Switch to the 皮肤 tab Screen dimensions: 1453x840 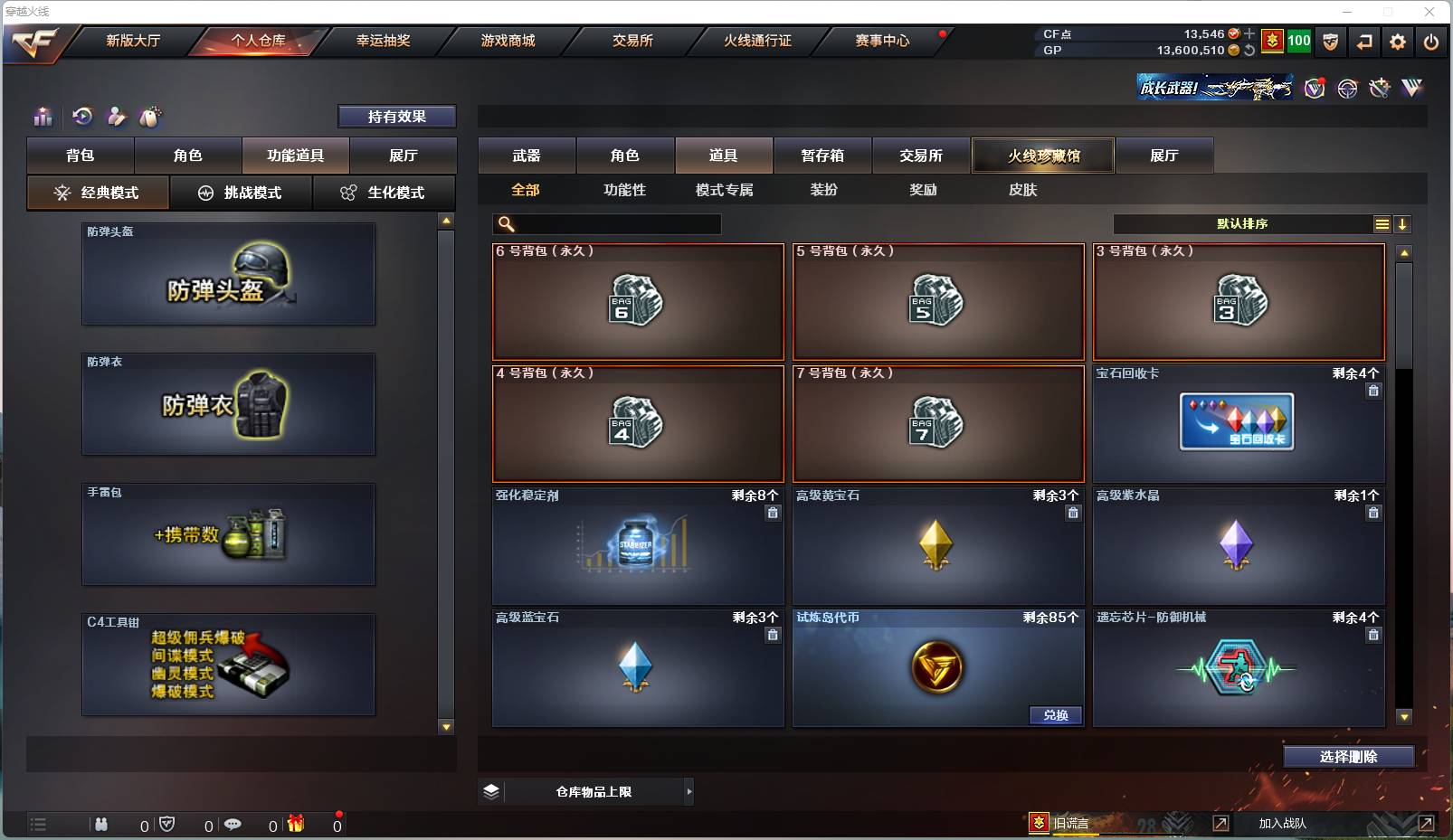tap(1022, 190)
